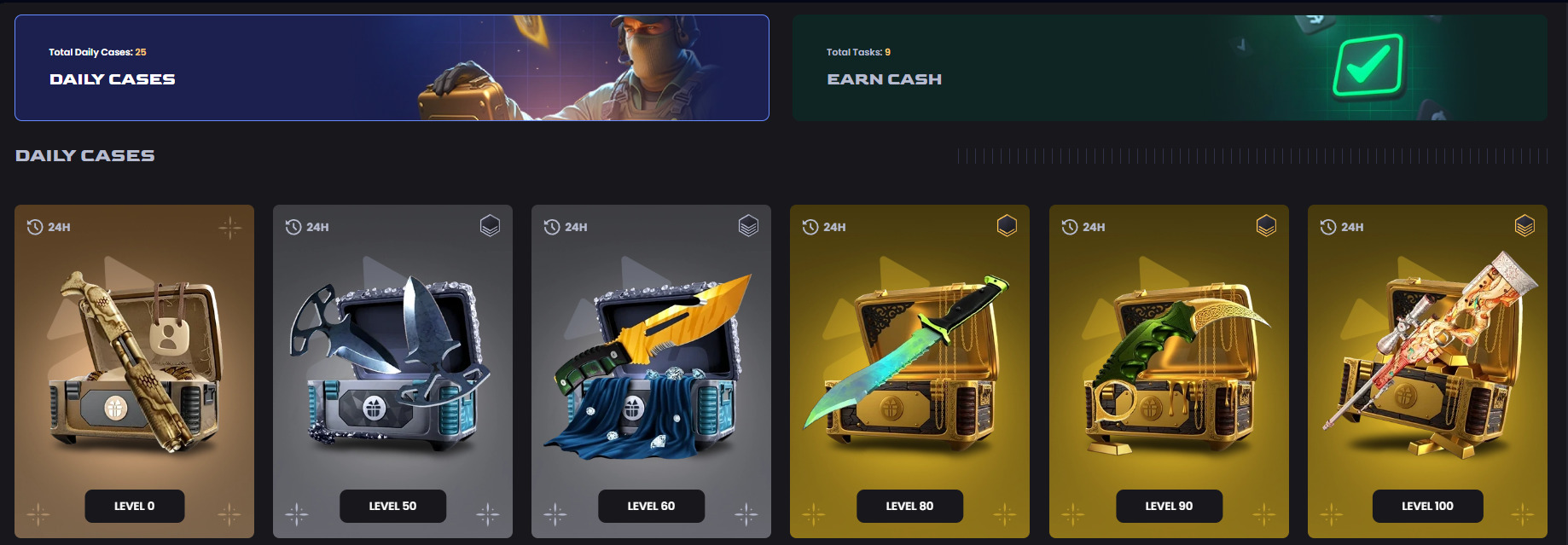Choose the Level 80 case button
Screen dimensions: 1568x545
(909, 506)
